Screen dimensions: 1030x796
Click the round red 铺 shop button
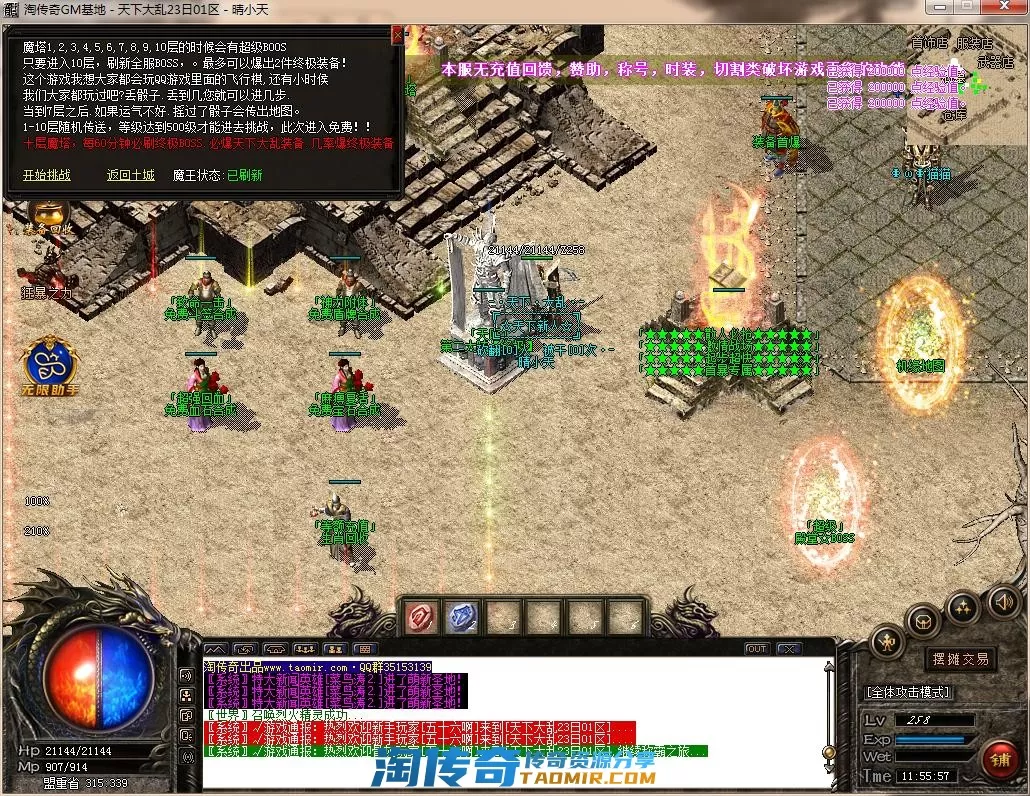998,759
